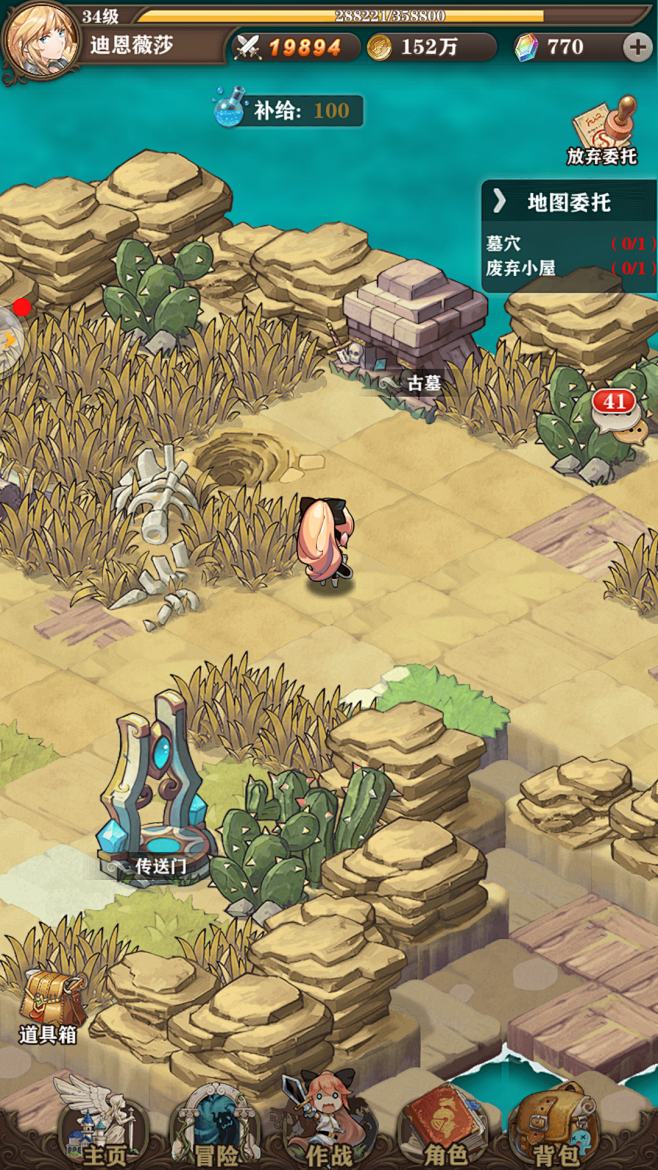The height and width of the screenshot is (1170, 658).
Task: Tap the gold coin currency counter
Action: tap(430, 47)
